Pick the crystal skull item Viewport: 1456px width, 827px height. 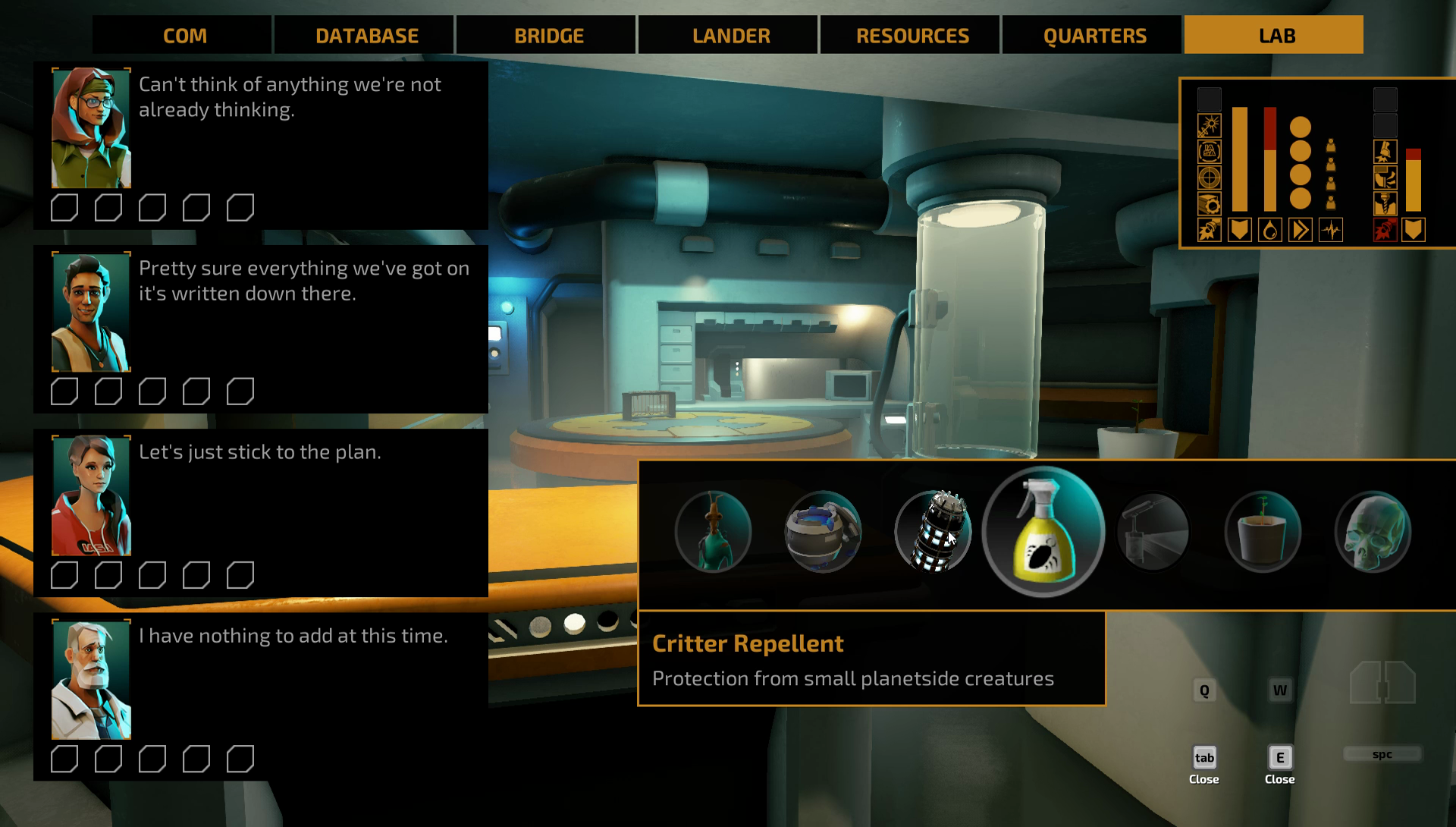coord(1373,532)
